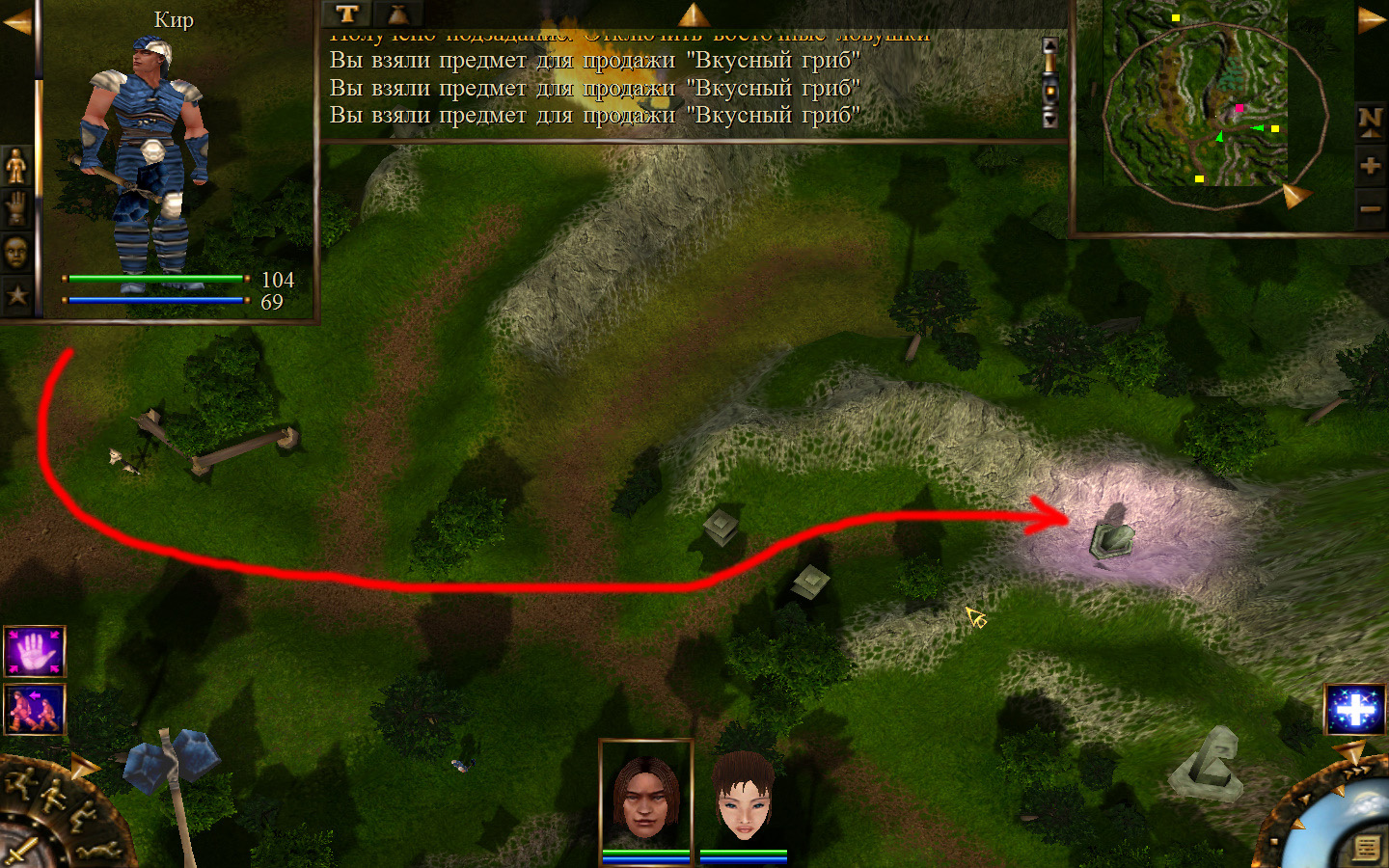Image resolution: width=1389 pixels, height=868 pixels.
Task: Cast the blue healing cross spell
Action: pyautogui.click(x=1355, y=710)
